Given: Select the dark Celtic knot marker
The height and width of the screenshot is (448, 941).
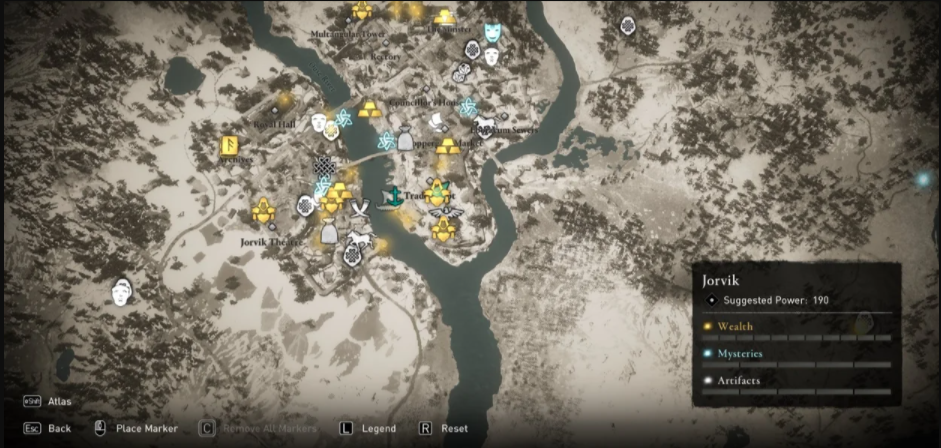Looking at the screenshot, I should click(325, 166).
